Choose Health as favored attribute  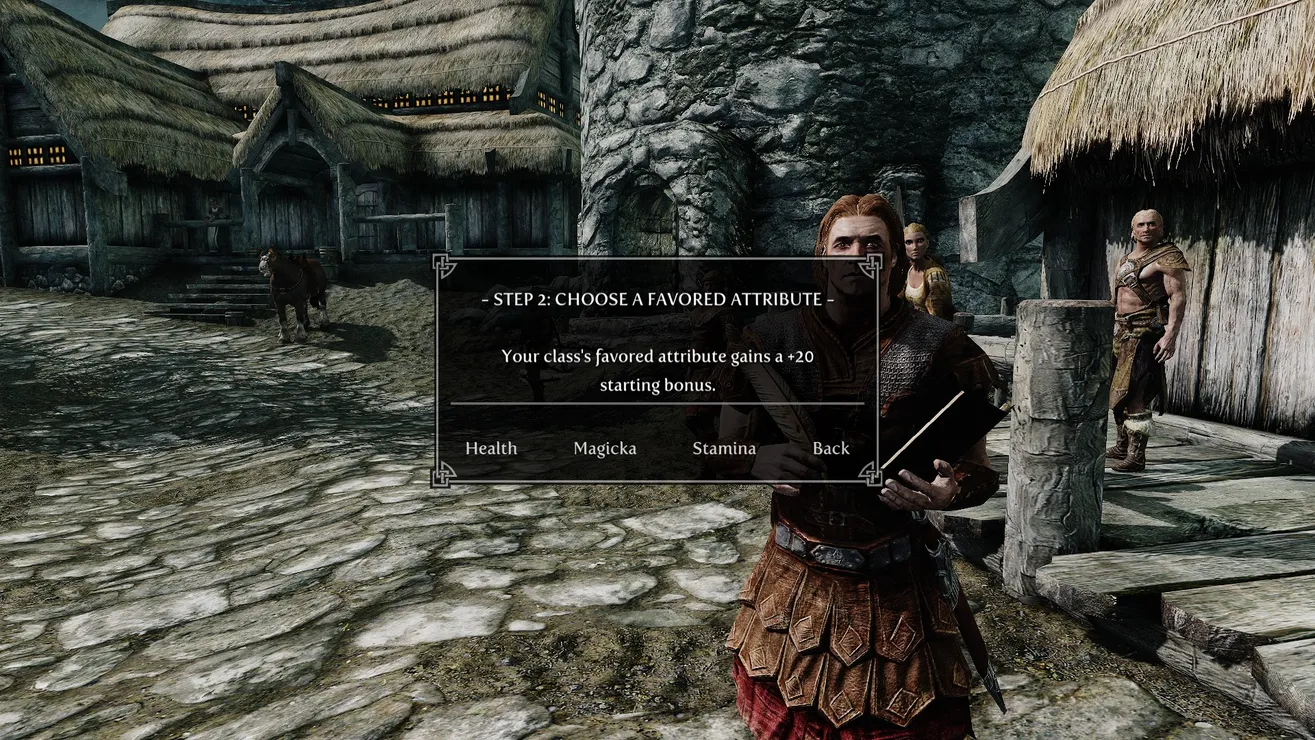click(491, 448)
